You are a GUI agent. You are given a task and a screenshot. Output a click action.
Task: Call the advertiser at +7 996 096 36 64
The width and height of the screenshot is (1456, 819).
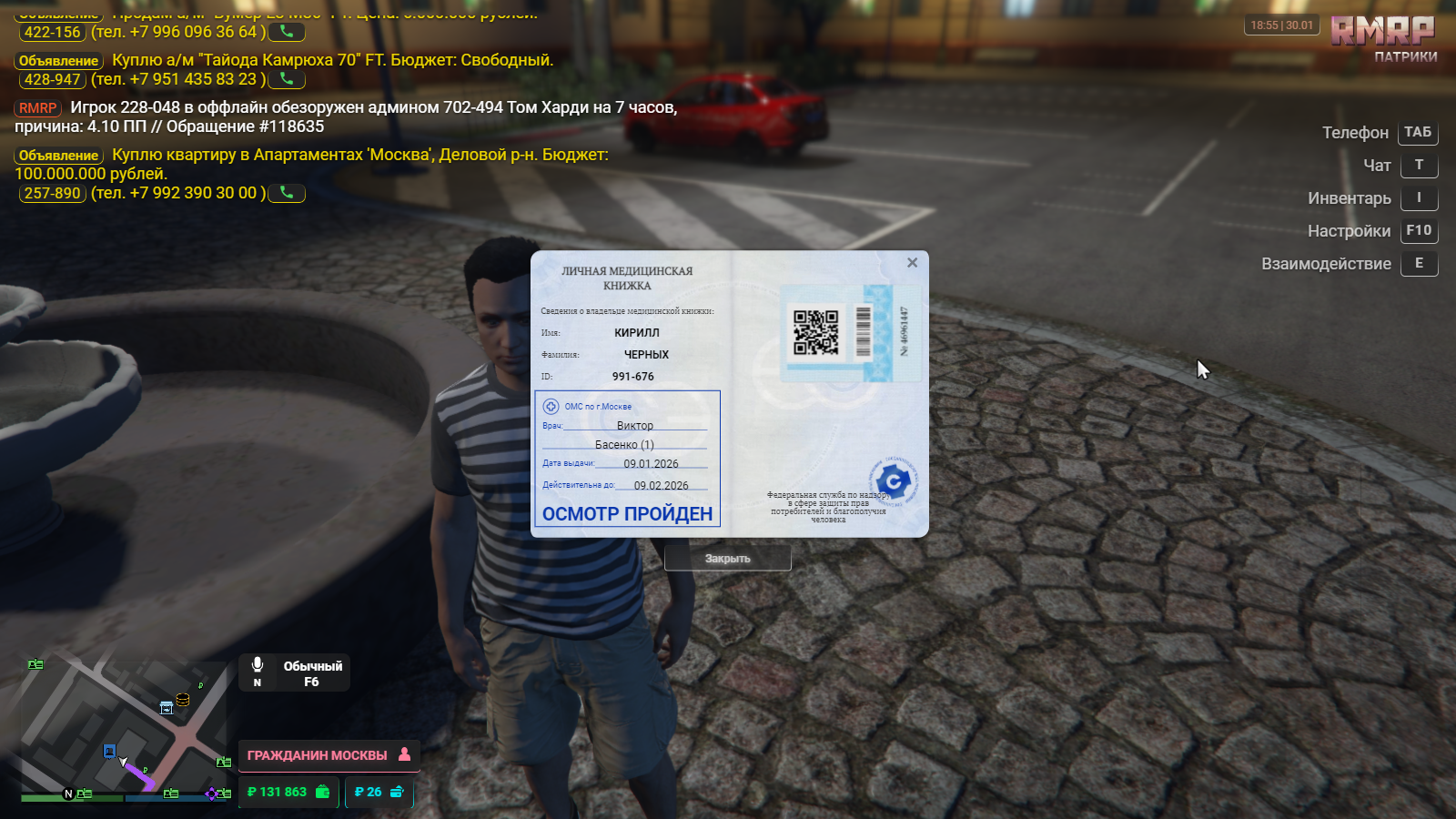287,32
